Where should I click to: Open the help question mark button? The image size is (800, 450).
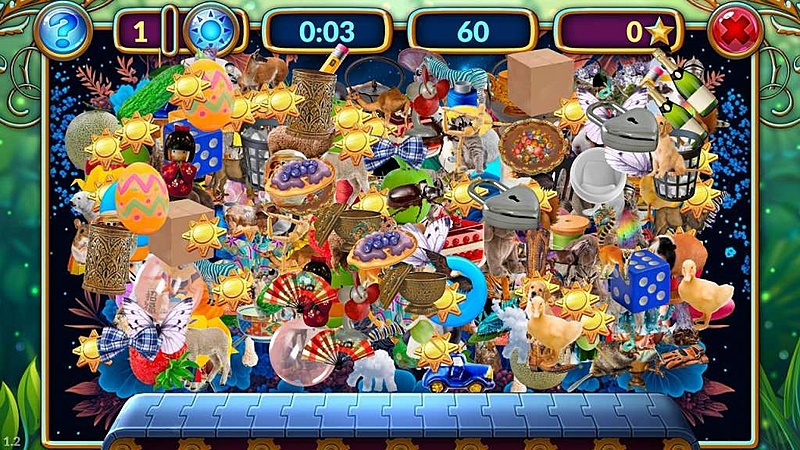(x=62, y=31)
